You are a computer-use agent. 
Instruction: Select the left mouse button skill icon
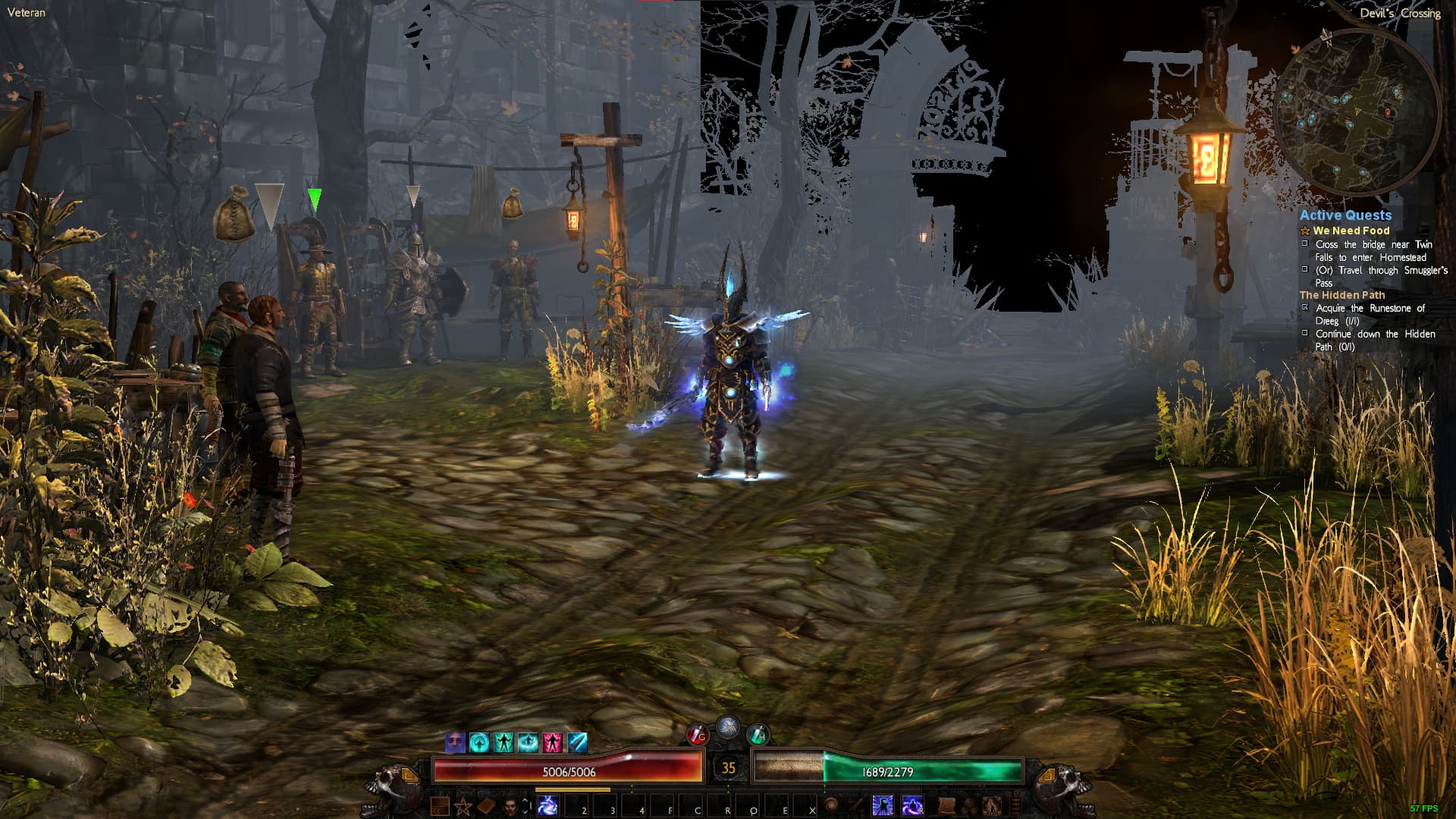click(x=882, y=806)
